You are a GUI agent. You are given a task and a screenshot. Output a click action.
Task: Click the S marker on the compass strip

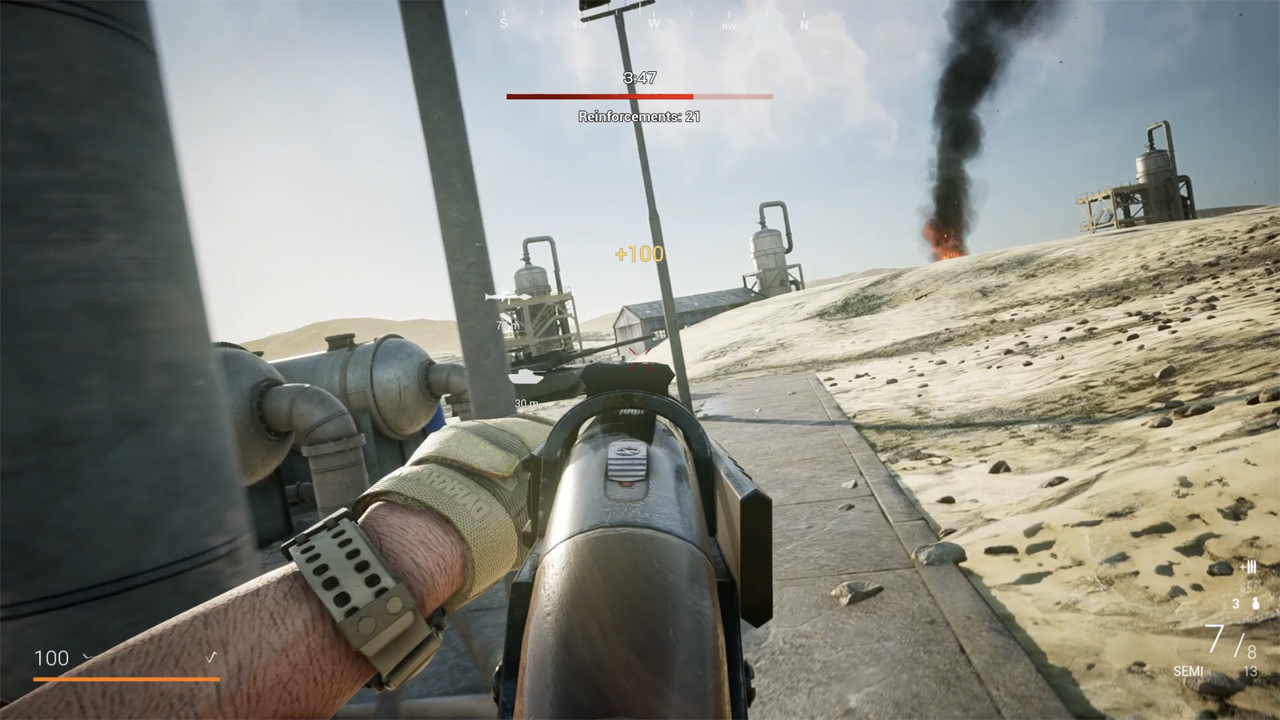(x=505, y=22)
